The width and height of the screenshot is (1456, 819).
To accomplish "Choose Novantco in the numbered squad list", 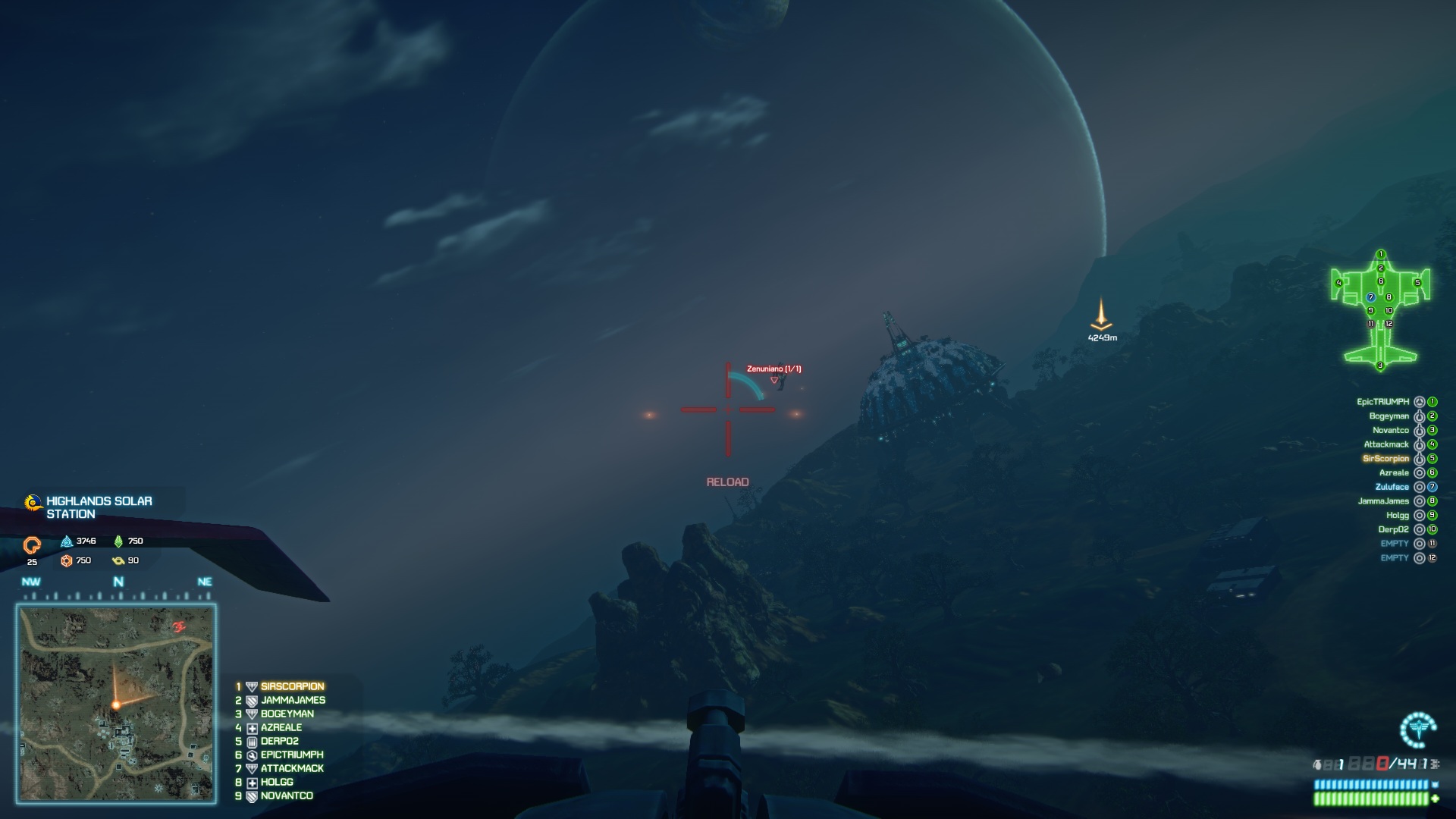I will 287,795.
